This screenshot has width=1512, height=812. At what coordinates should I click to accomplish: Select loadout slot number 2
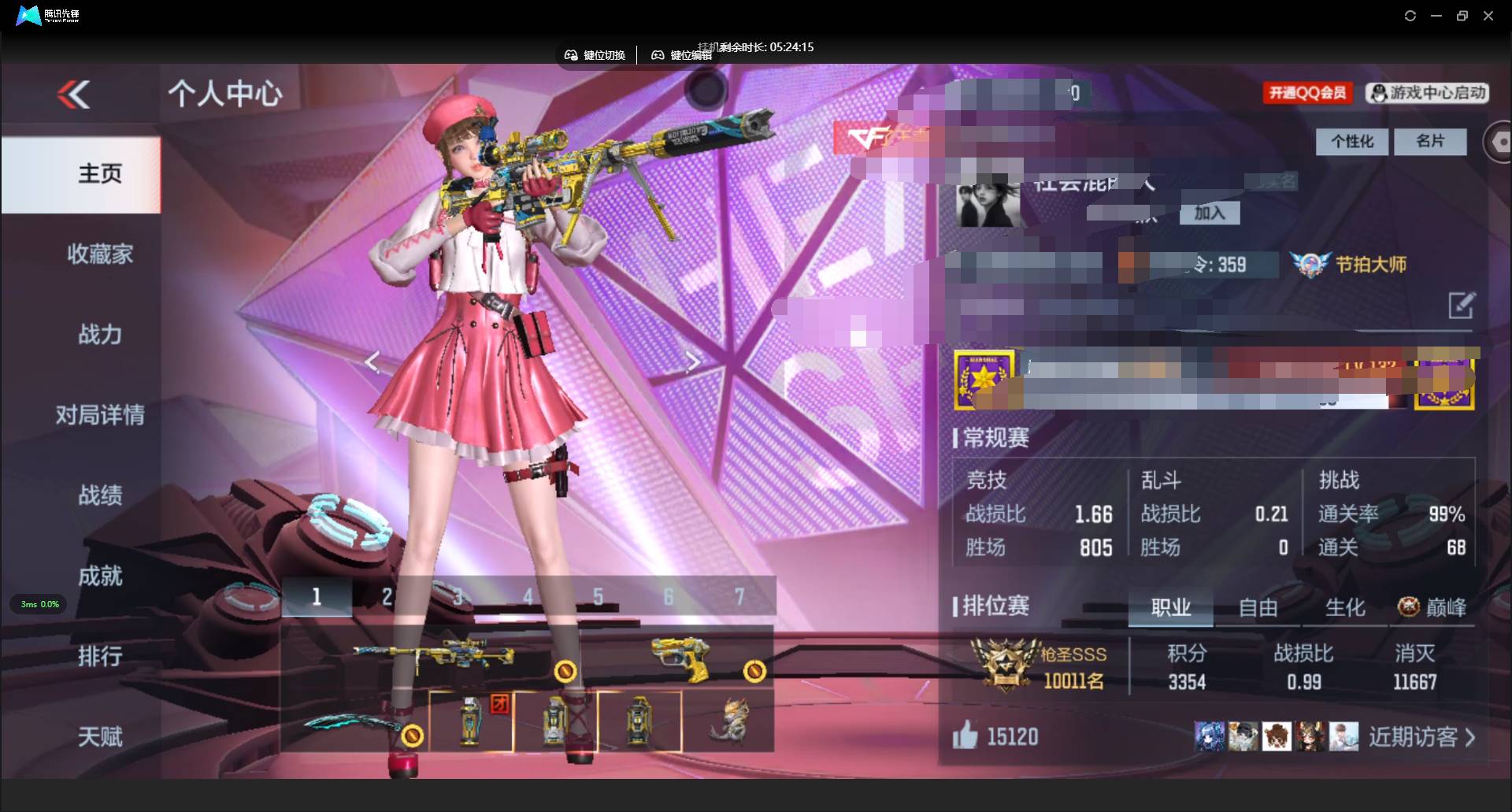(x=387, y=597)
